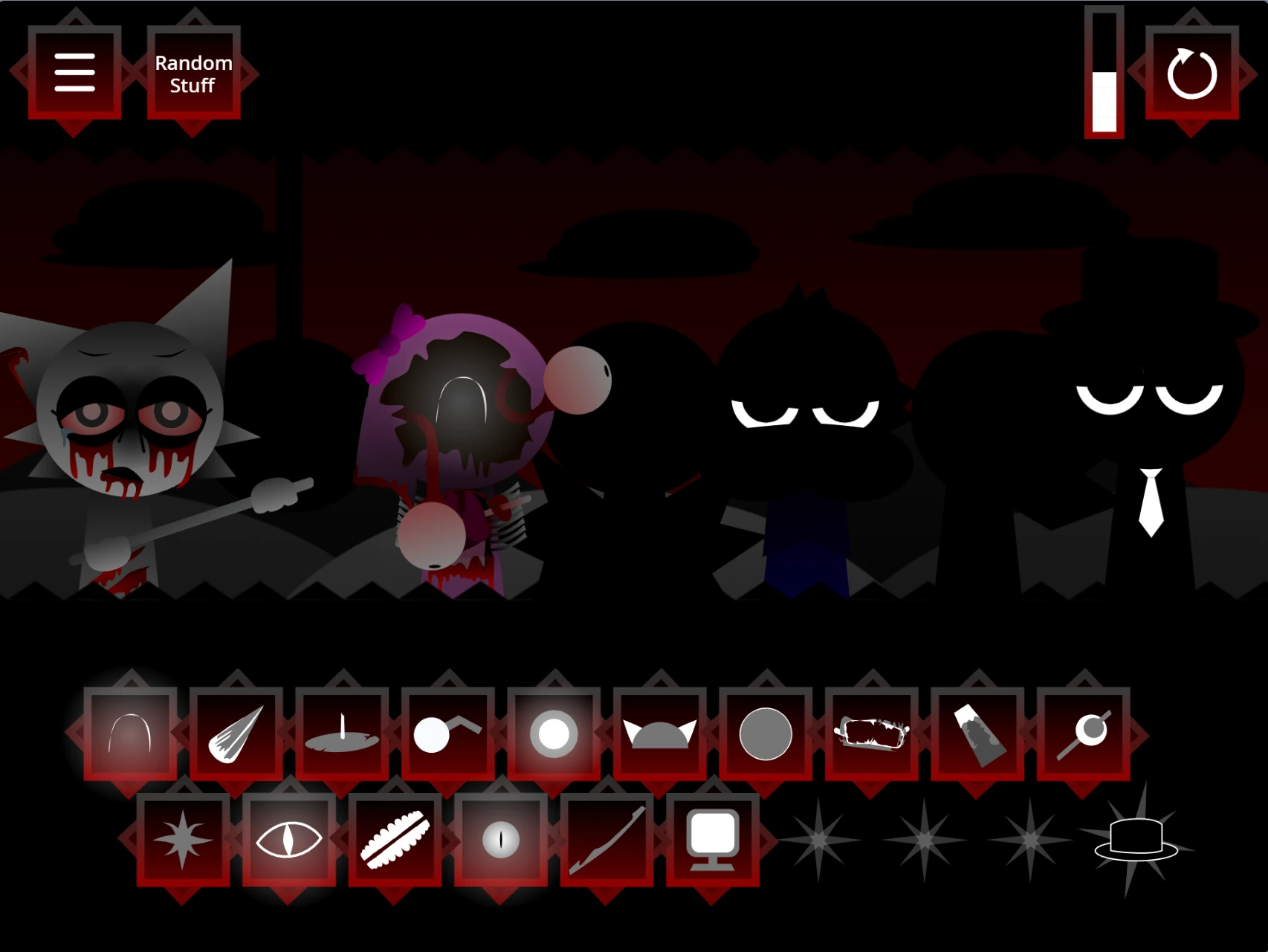Open the hamburger menu
The height and width of the screenshot is (952, 1268).
pyautogui.click(x=74, y=72)
